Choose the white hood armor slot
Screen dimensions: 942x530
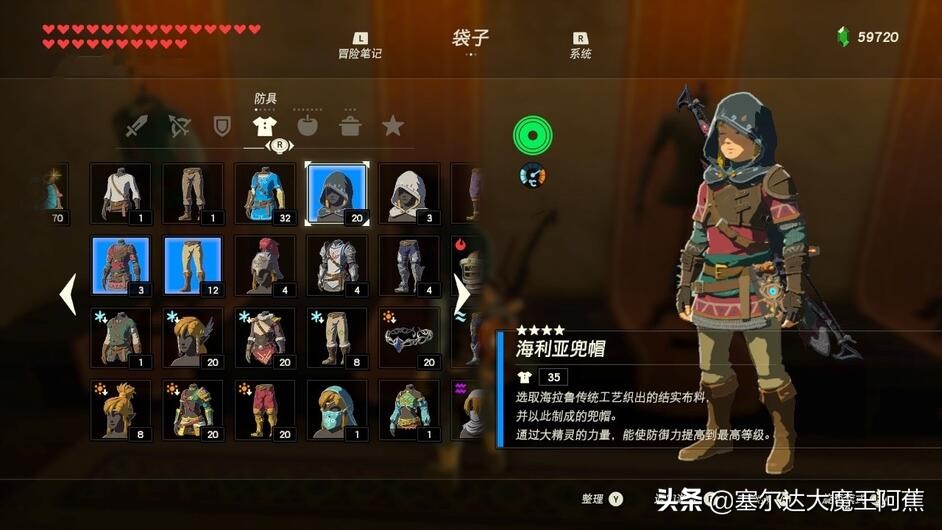tap(409, 194)
